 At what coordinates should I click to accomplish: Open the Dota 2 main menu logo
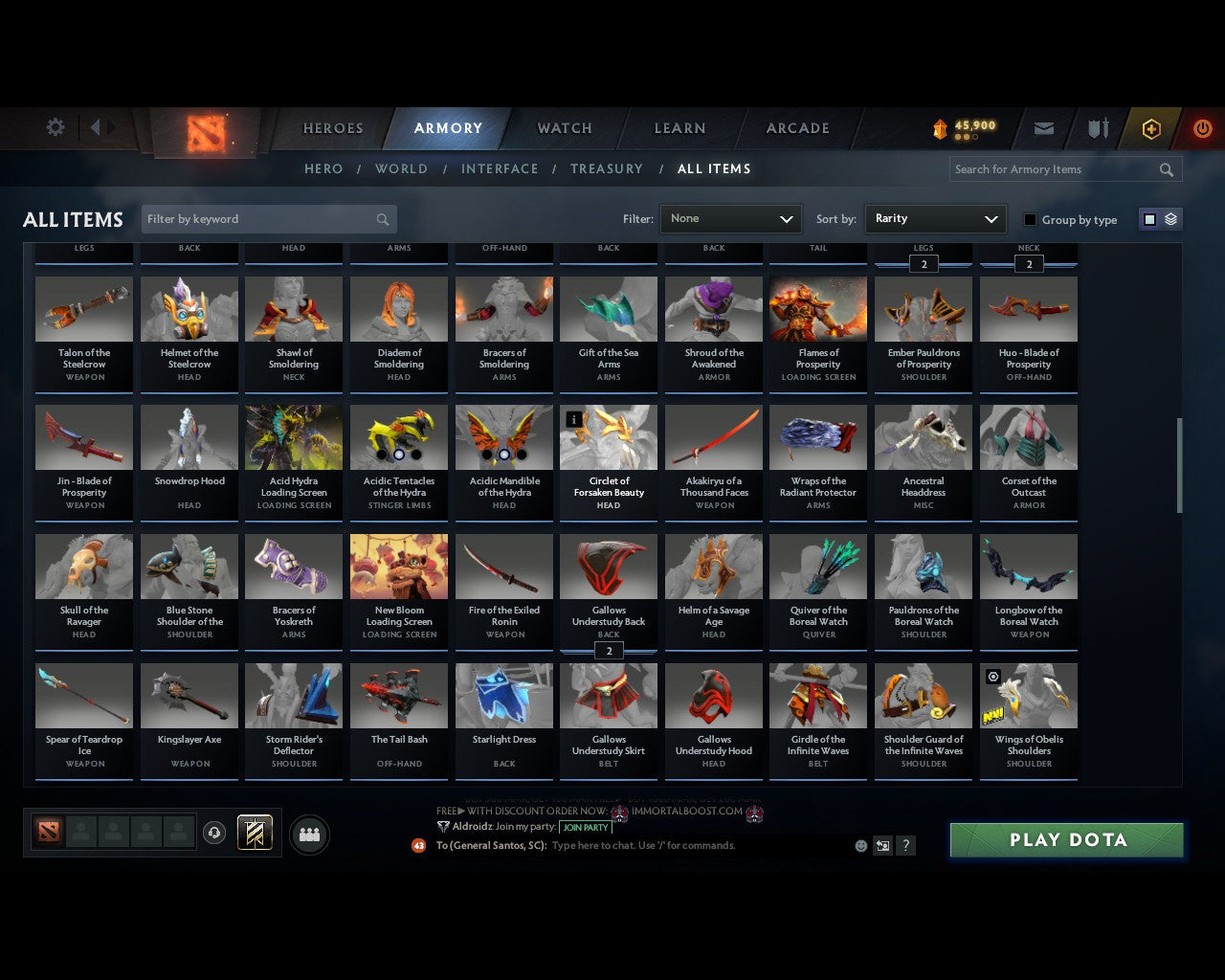pyautogui.click(x=201, y=134)
